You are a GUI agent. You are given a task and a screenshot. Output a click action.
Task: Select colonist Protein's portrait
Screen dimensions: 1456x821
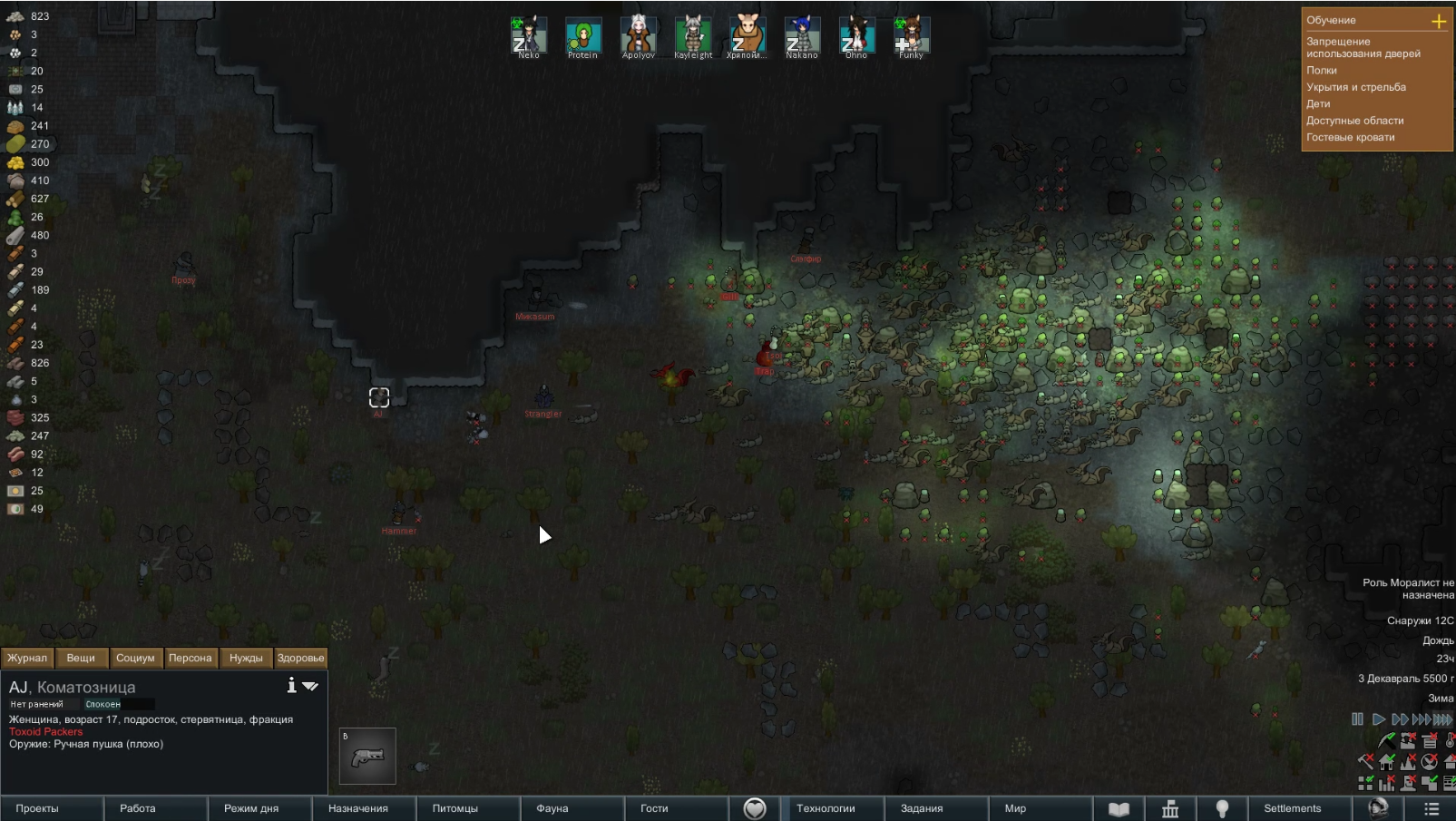[583, 37]
